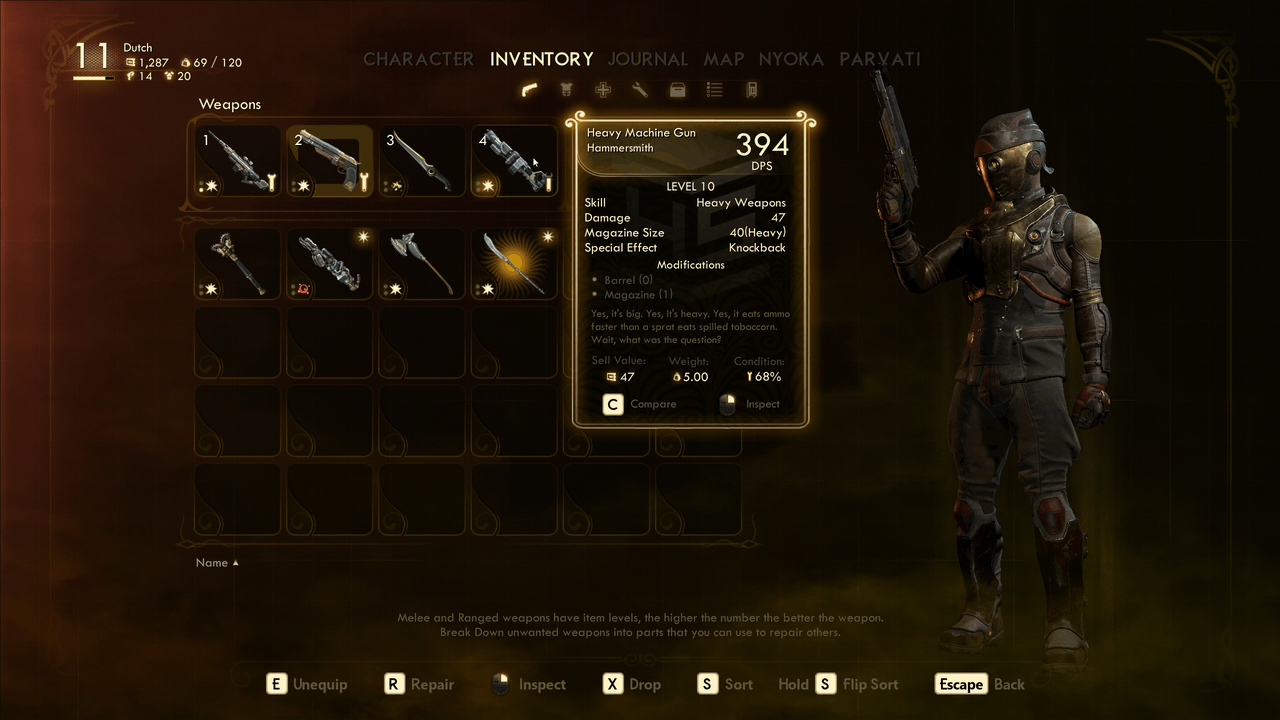The height and width of the screenshot is (720, 1280).
Task: Select the pistol in slot 2
Action: [x=330, y=161]
